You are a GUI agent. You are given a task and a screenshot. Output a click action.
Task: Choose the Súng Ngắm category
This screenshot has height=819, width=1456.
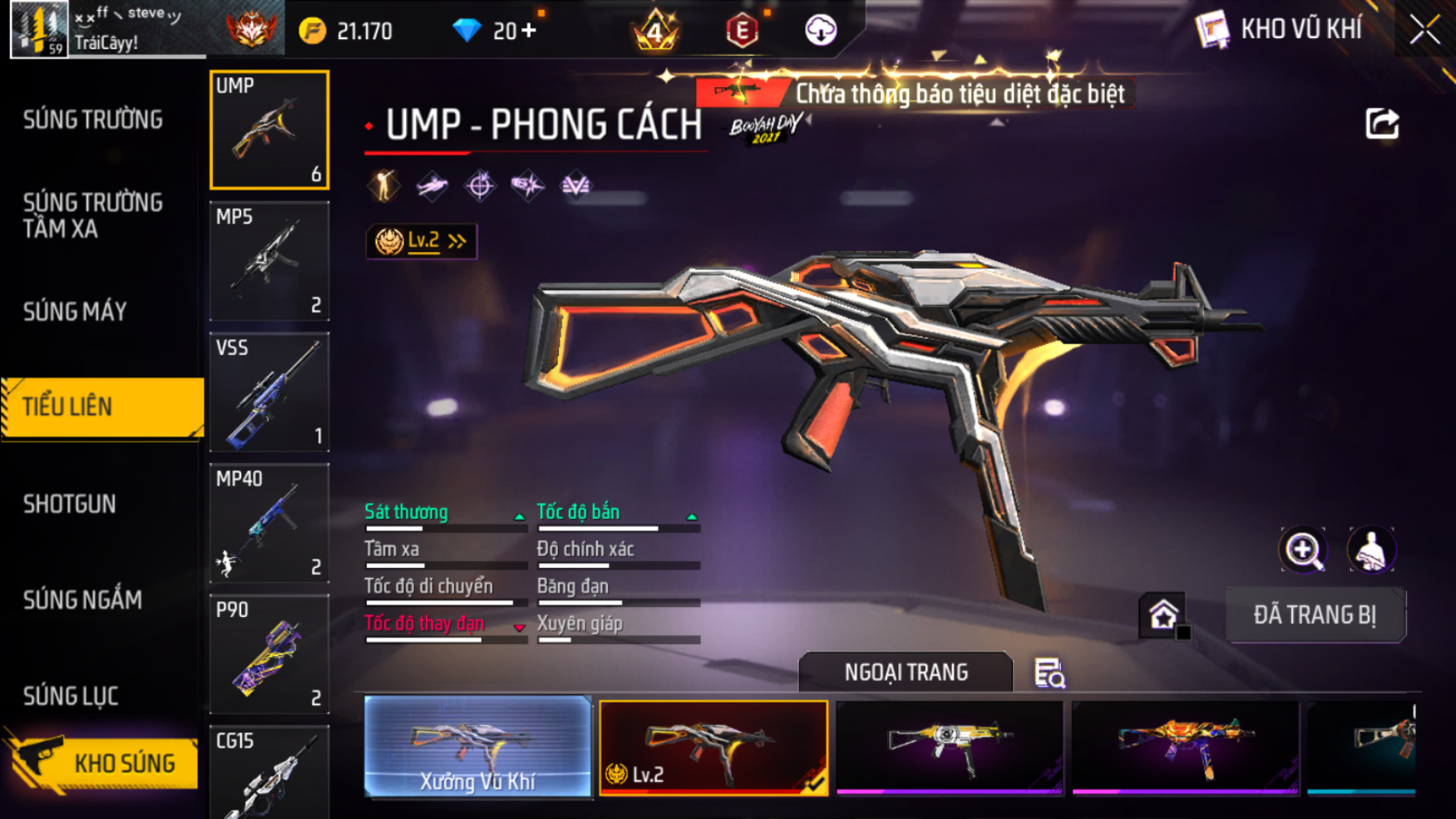pos(82,599)
